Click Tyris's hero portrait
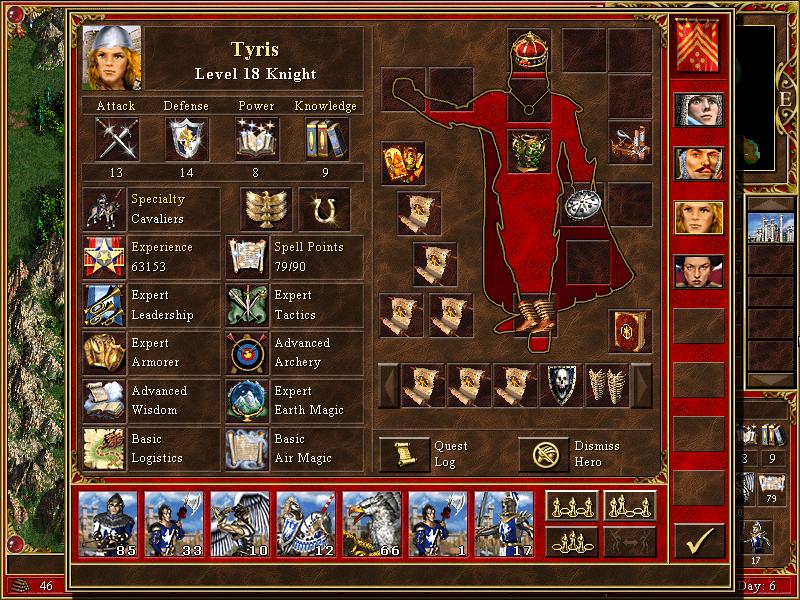This screenshot has width=800, height=600. coord(111,56)
